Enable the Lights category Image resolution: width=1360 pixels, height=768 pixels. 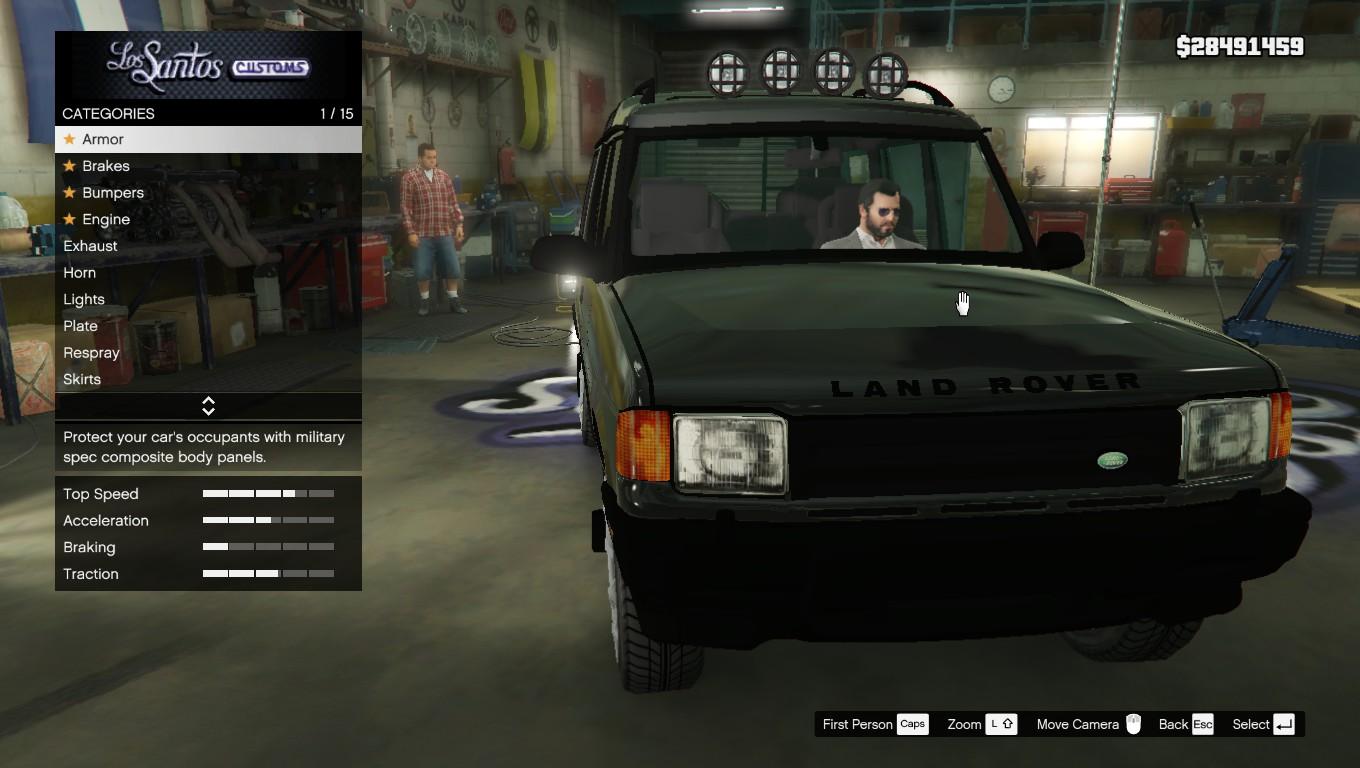[x=83, y=299]
